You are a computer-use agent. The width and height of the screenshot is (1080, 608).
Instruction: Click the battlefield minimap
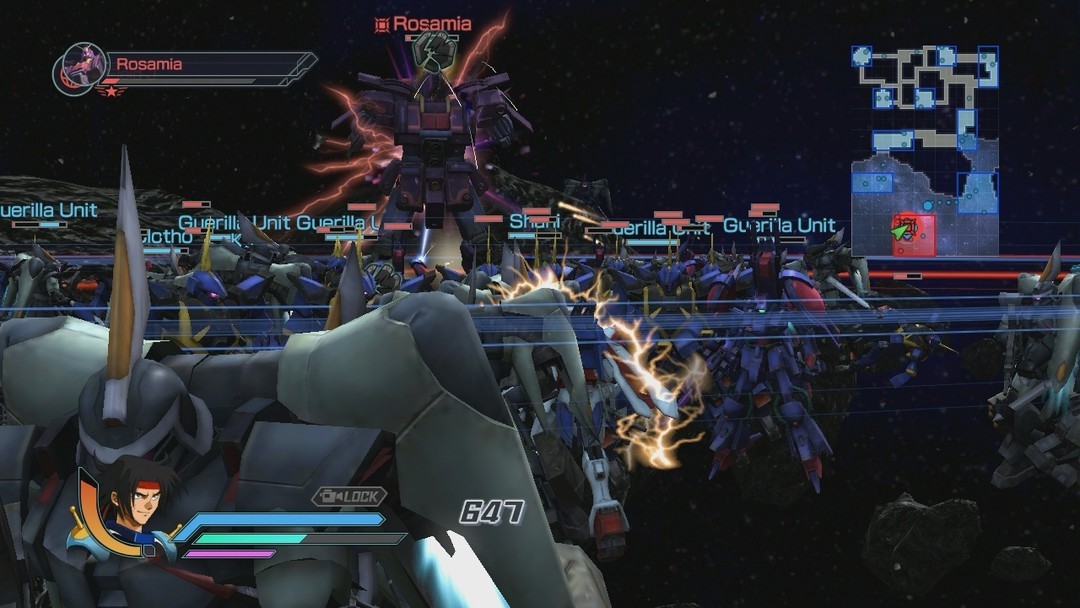tap(924, 150)
